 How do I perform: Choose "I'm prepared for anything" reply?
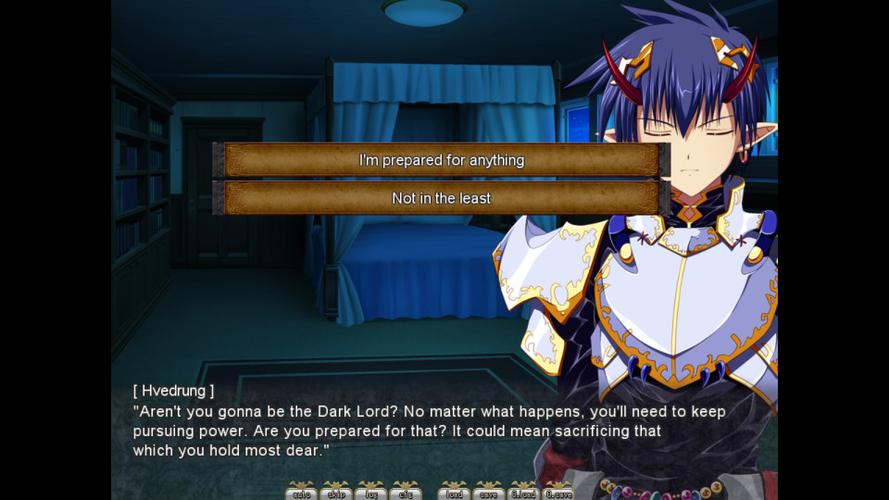coord(441,160)
